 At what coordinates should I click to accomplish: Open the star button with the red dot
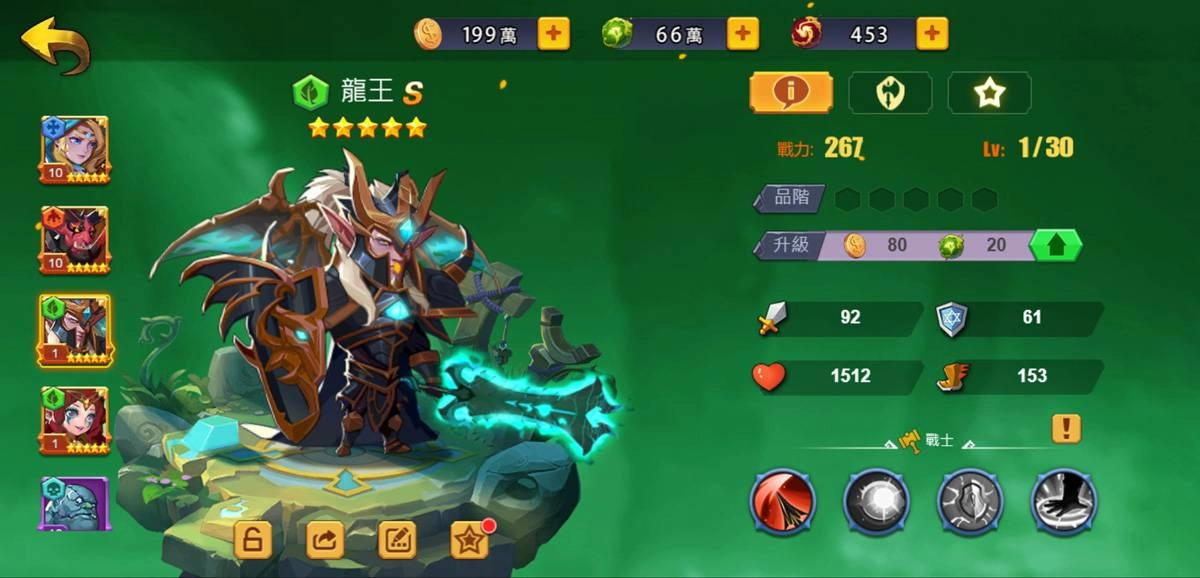(470, 540)
